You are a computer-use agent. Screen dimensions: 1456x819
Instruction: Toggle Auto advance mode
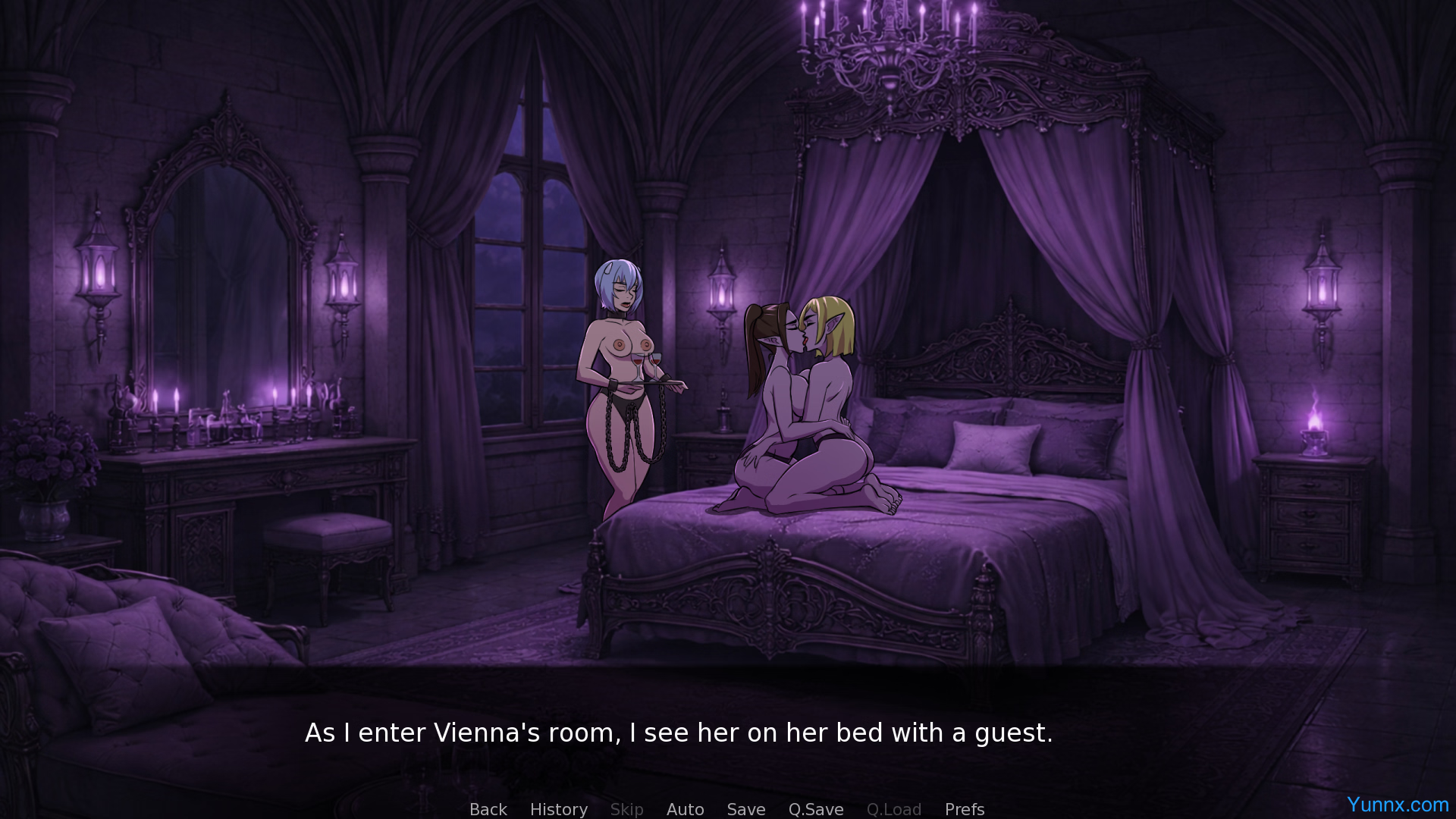pos(685,809)
